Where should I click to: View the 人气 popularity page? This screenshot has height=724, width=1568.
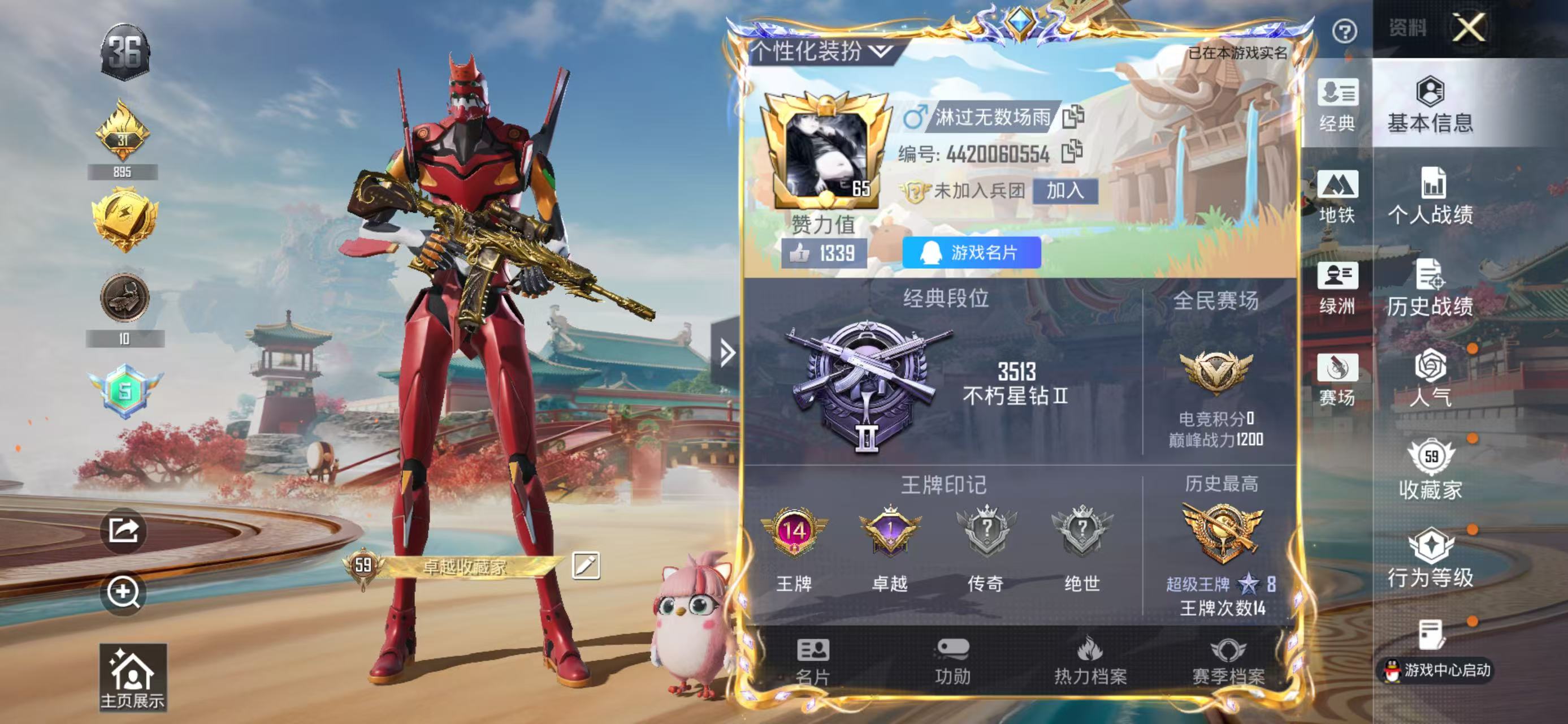point(1431,378)
